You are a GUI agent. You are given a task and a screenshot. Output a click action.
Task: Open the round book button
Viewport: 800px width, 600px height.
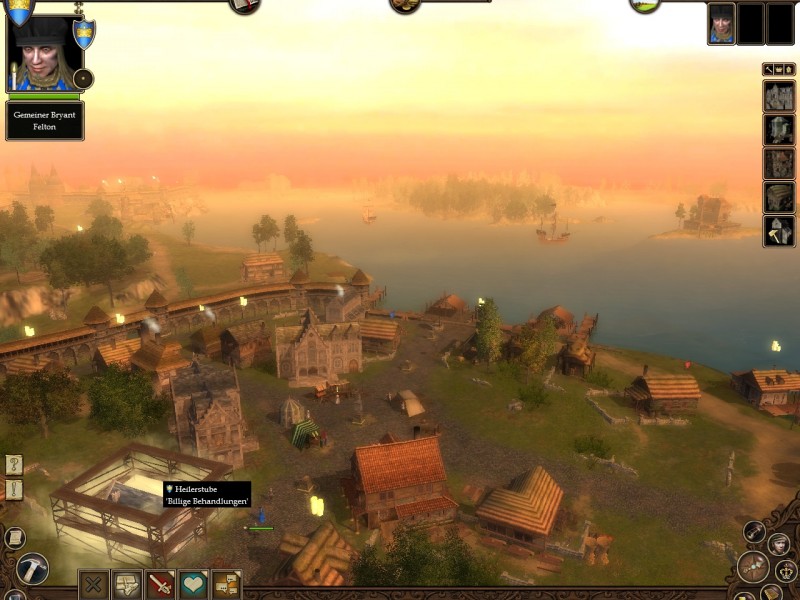pyautogui.click(x=244, y=5)
